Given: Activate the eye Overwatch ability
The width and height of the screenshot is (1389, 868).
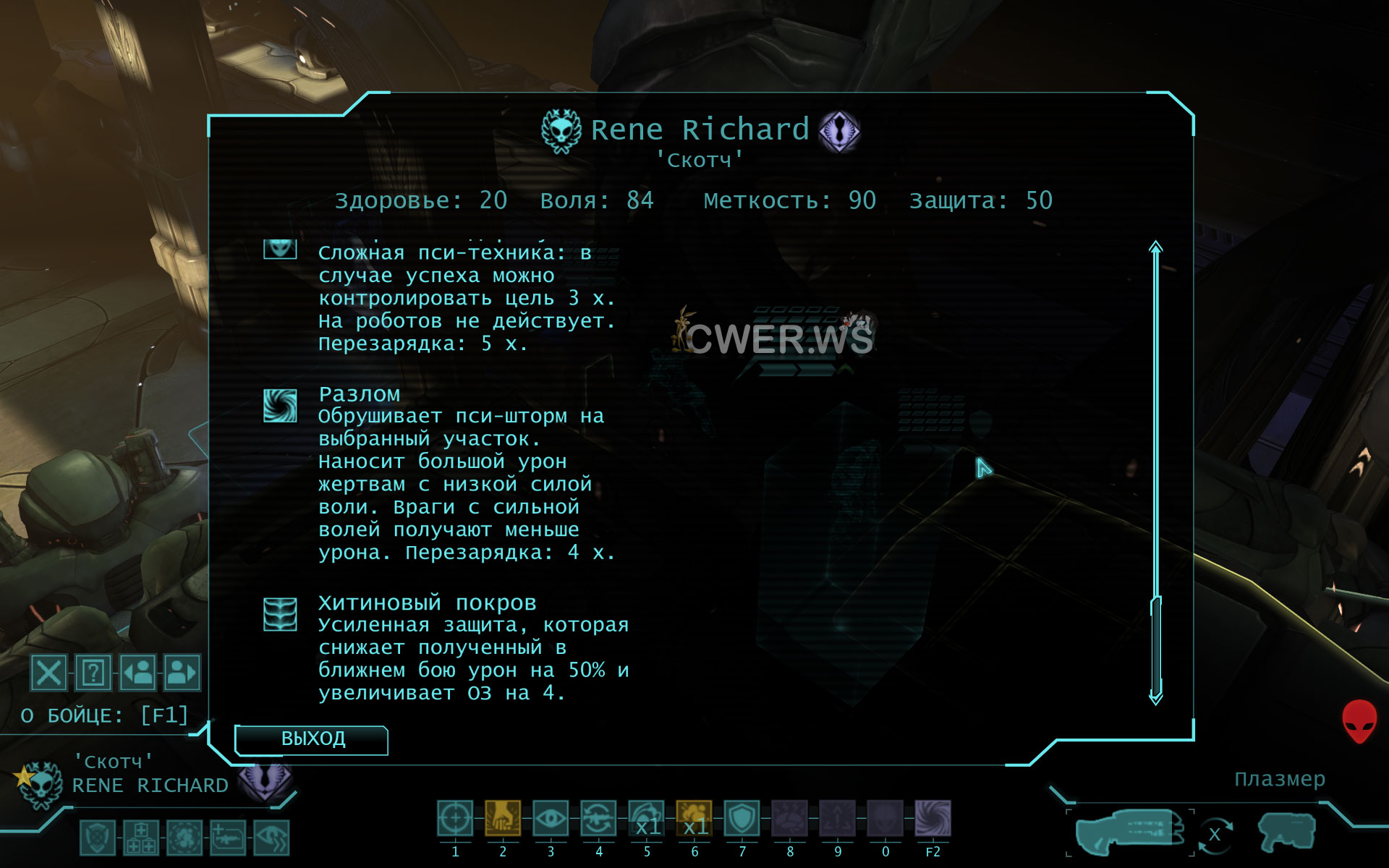Looking at the screenshot, I should point(551,819).
